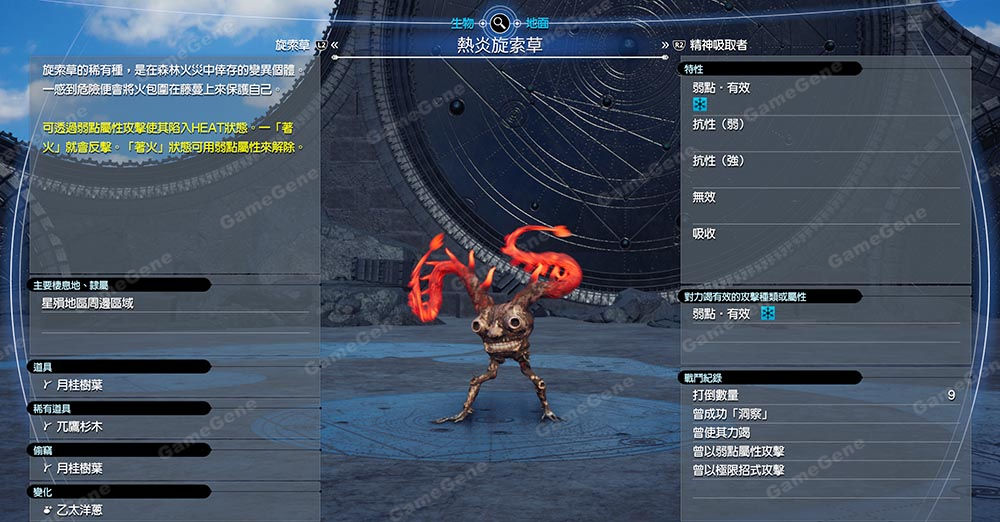Select the 星殞地區周邊區域 habitat row
Viewport: 1000px width, 522px height.
coord(88,302)
